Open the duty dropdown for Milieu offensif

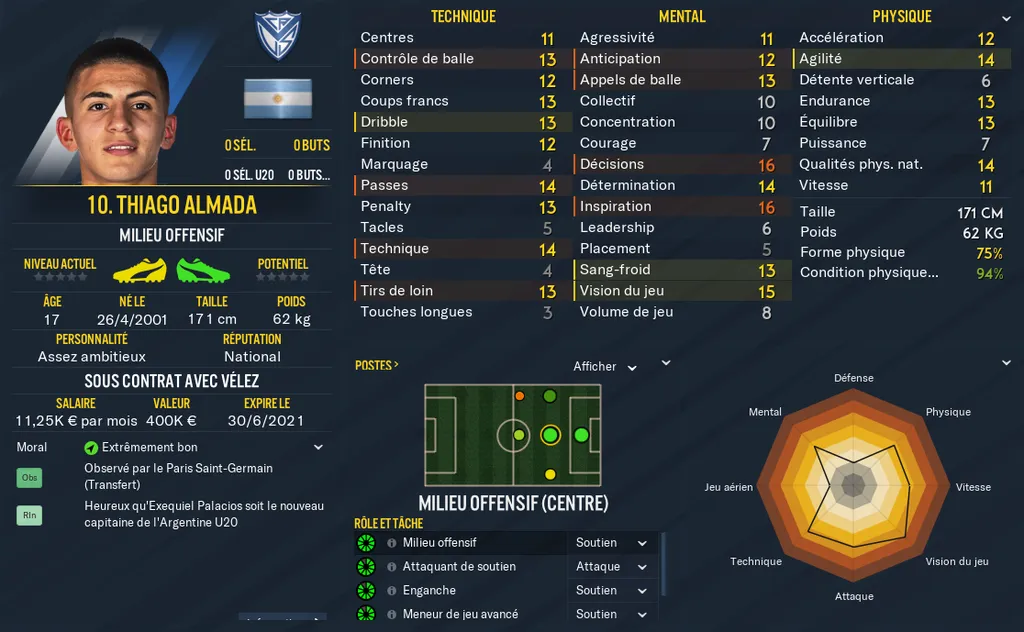click(612, 543)
